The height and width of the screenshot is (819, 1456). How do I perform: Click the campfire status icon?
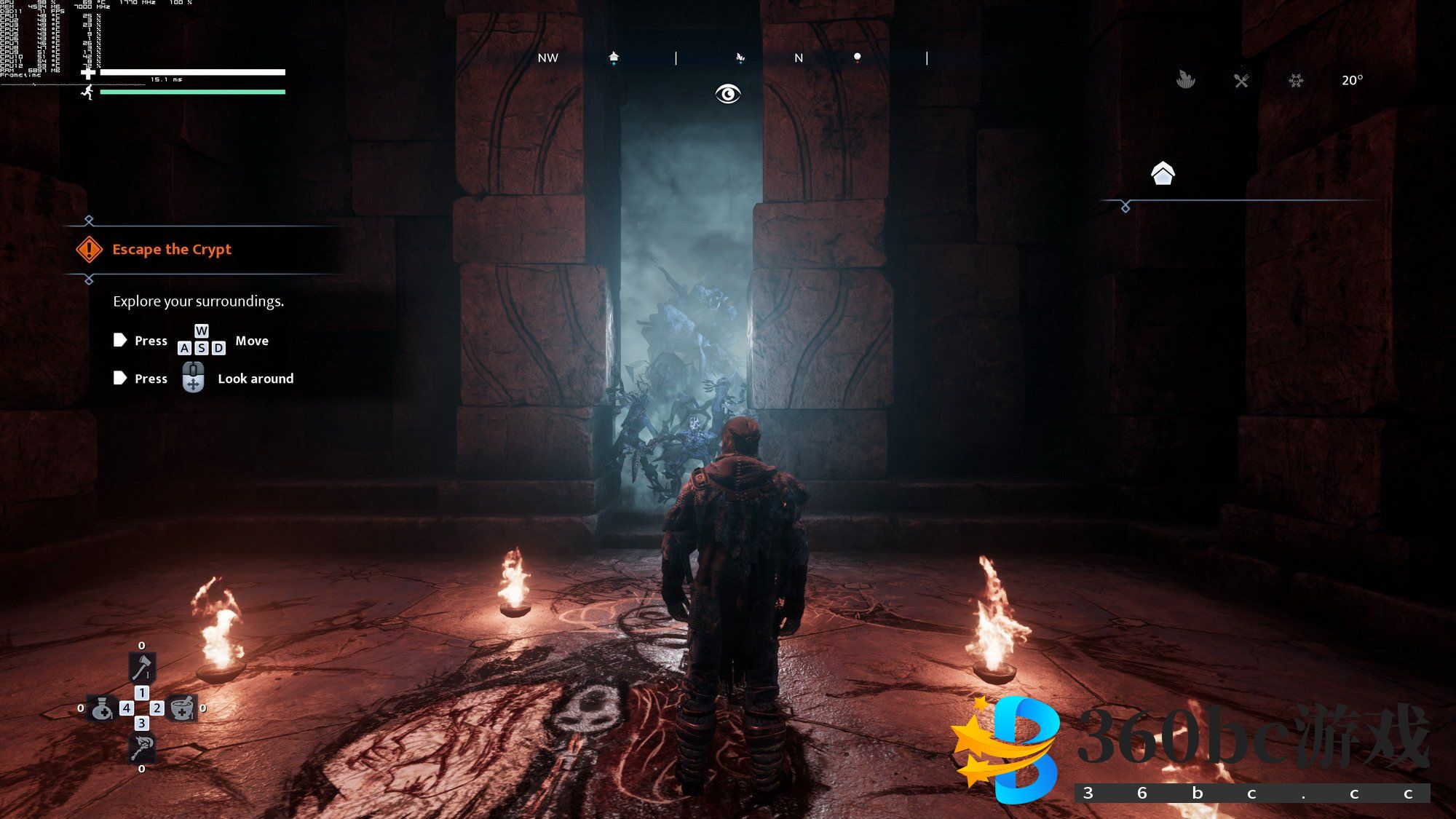pos(1186,79)
